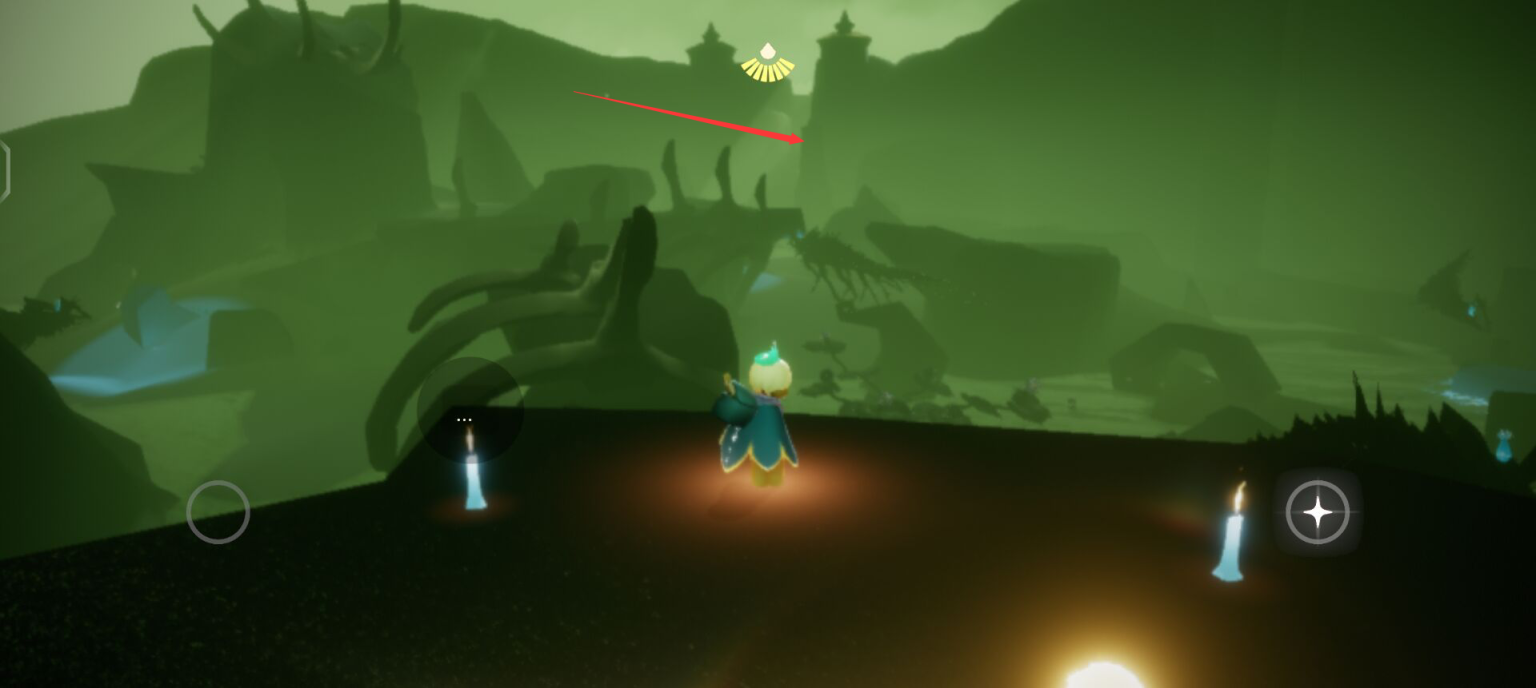Click the hollow circle movement joystick
The image size is (1536, 688).
tap(218, 512)
